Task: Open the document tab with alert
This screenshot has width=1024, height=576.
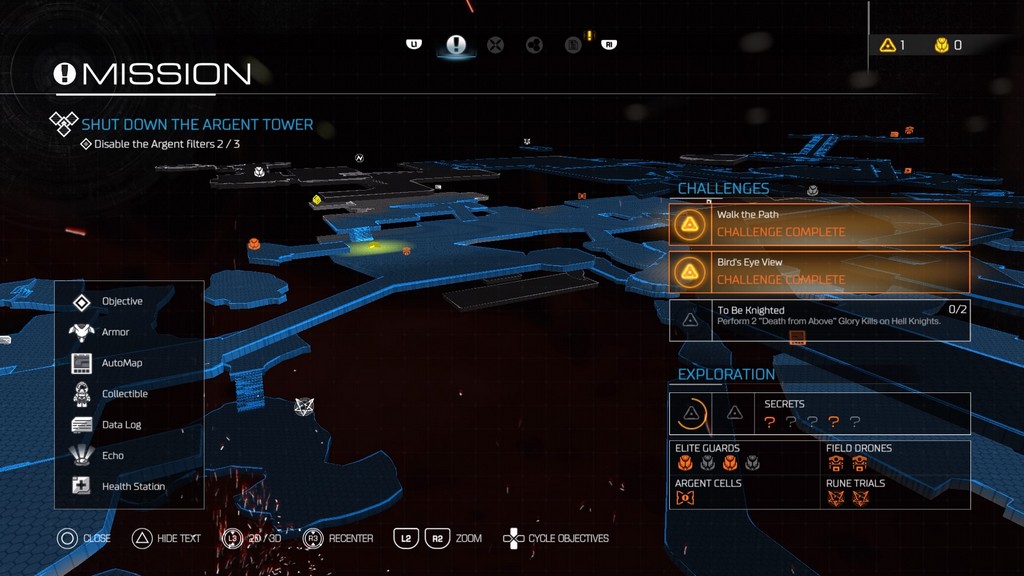Action: click(574, 45)
